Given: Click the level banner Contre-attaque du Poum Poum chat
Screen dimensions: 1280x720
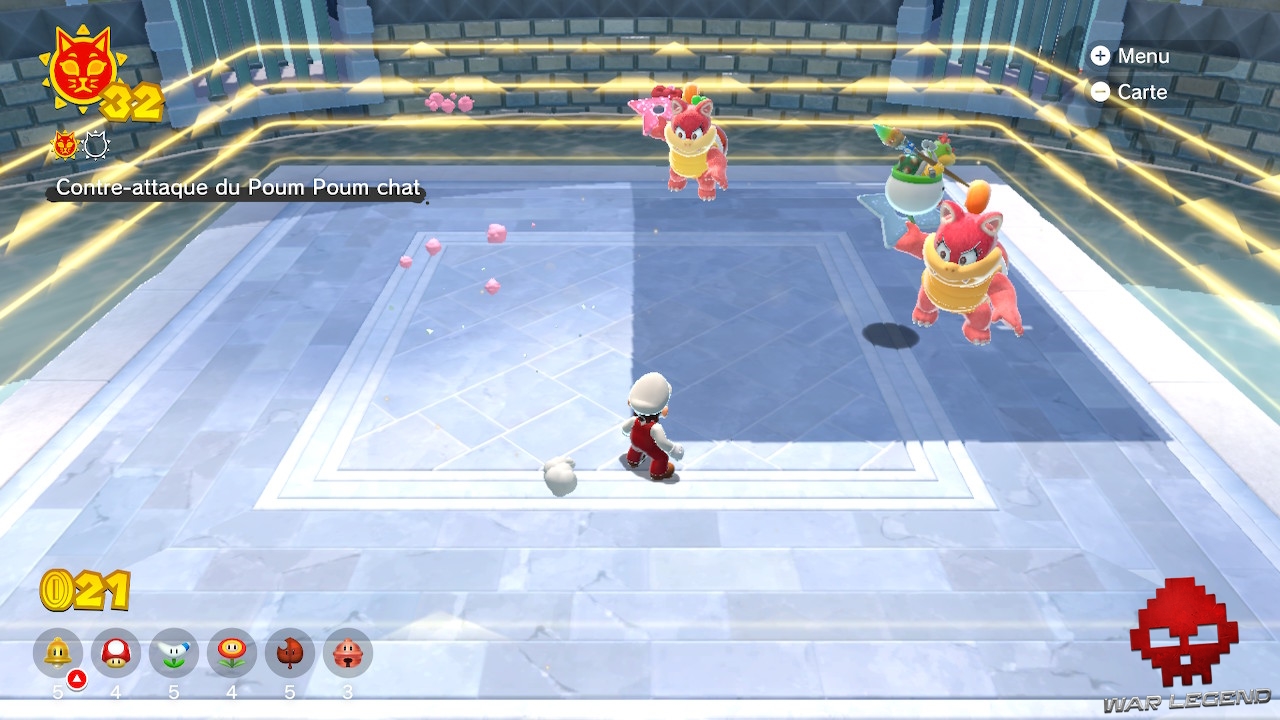Looking at the screenshot, I should pyautogui.click(x=237, y=187).
